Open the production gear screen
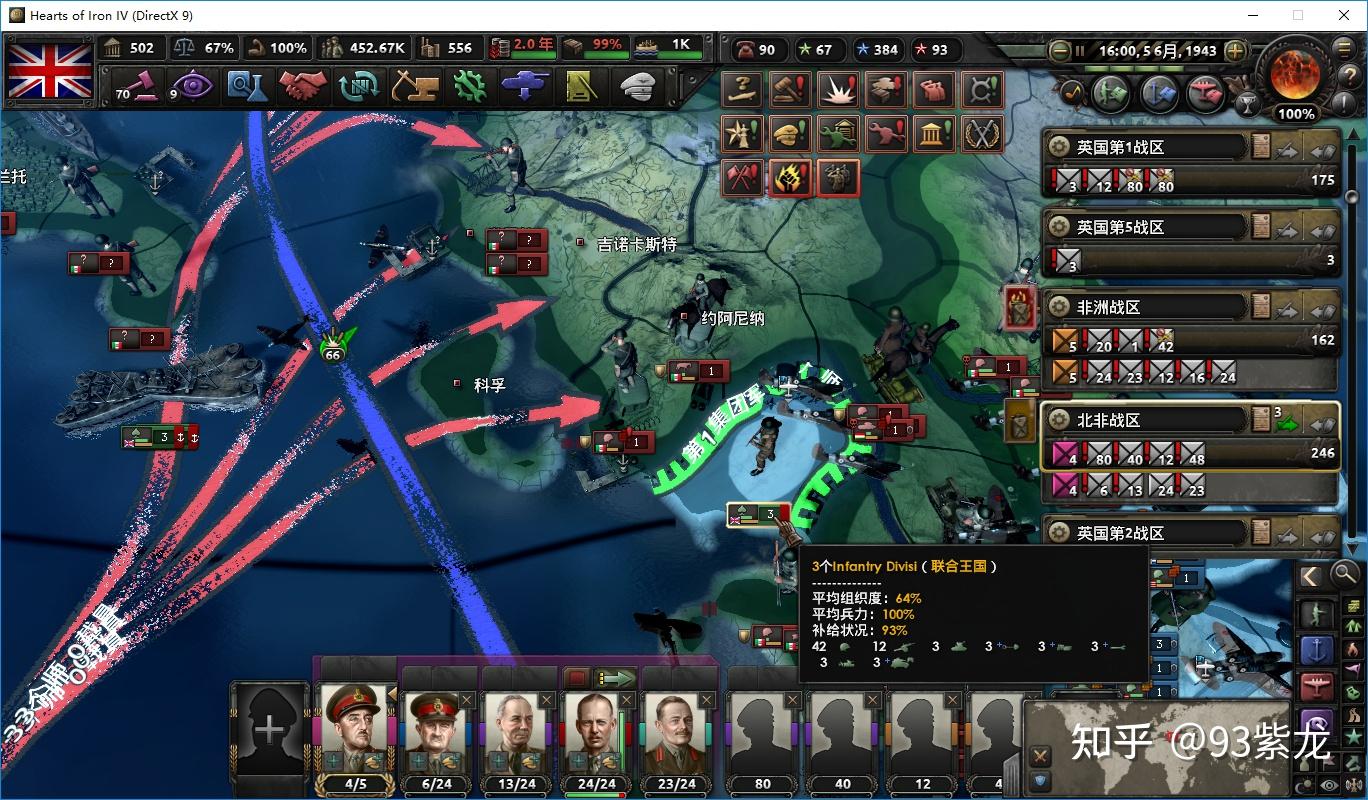 tap(469, 87)
